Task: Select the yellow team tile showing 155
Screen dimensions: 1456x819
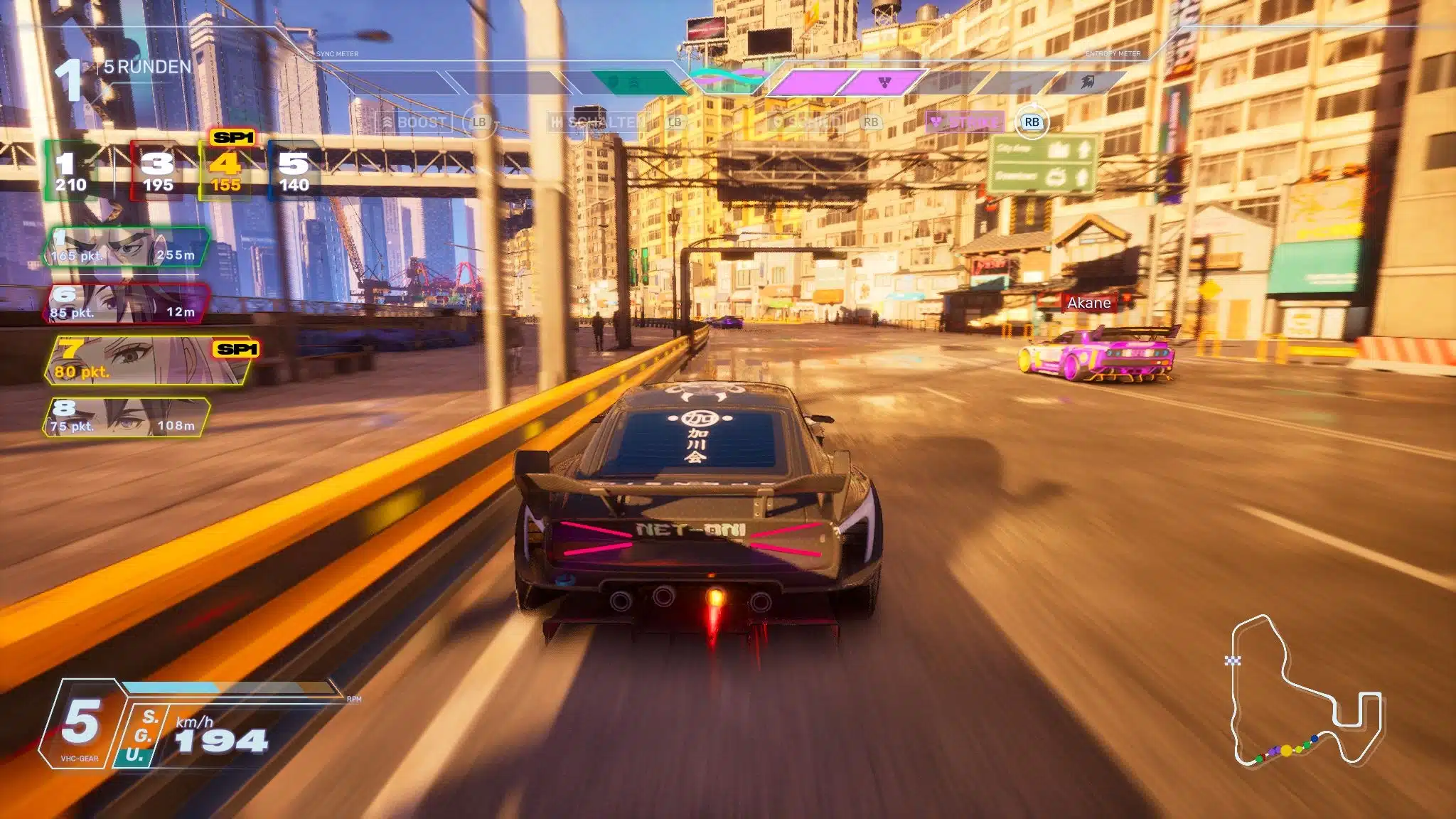Action: (x=226, y=171)
